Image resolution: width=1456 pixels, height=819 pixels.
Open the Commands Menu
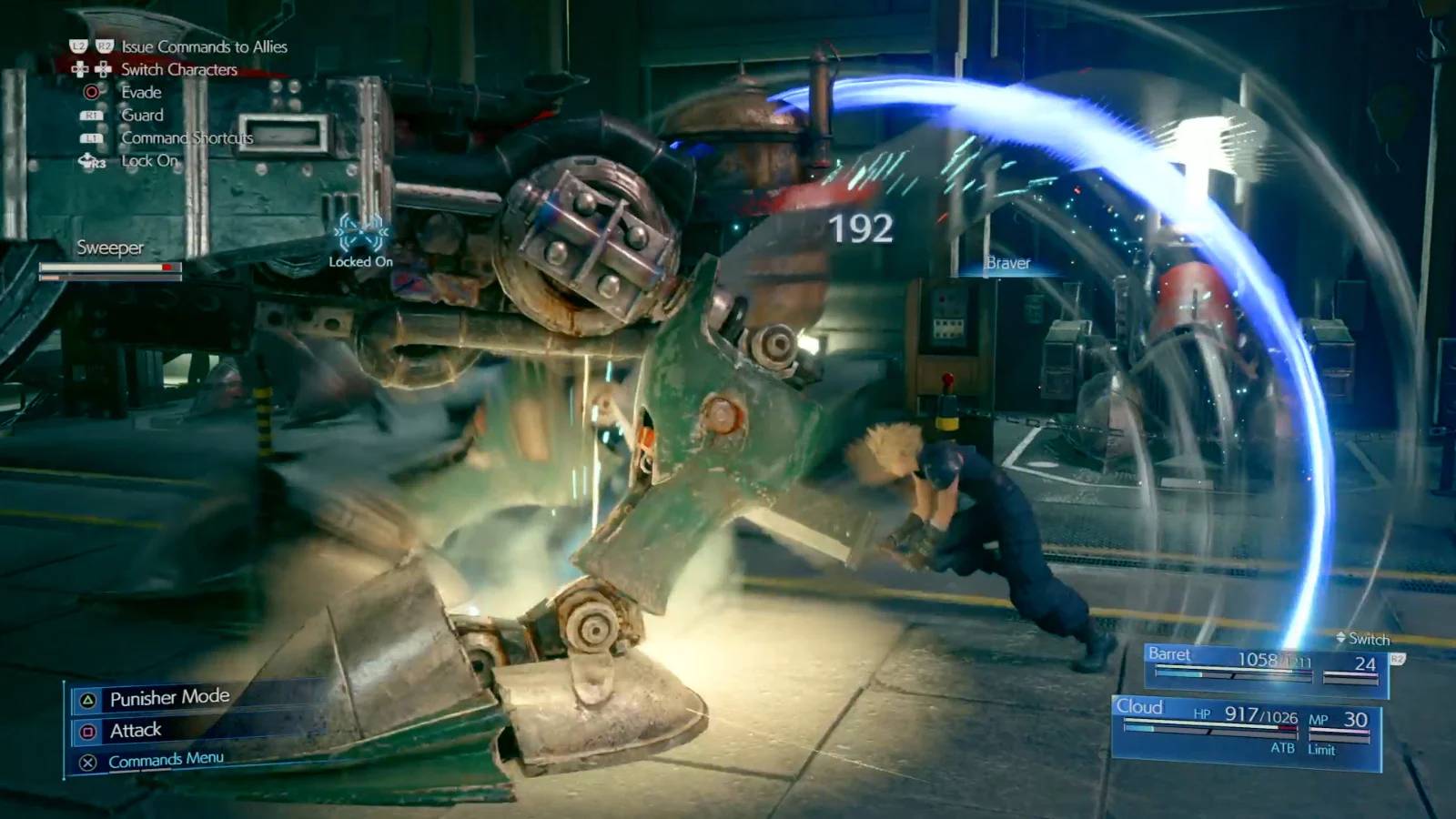pyautogui.click(x=166, y=760)
